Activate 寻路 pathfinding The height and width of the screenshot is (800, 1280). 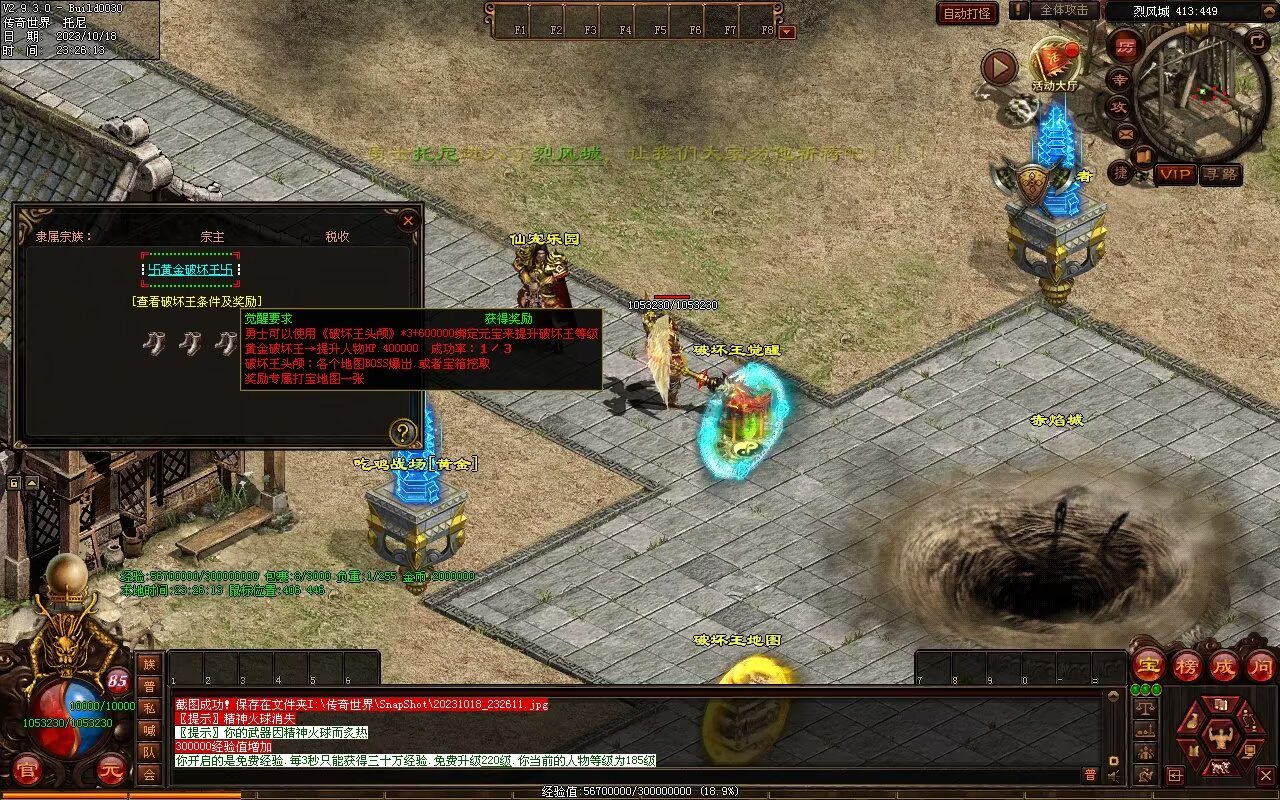coord(1220,174)
